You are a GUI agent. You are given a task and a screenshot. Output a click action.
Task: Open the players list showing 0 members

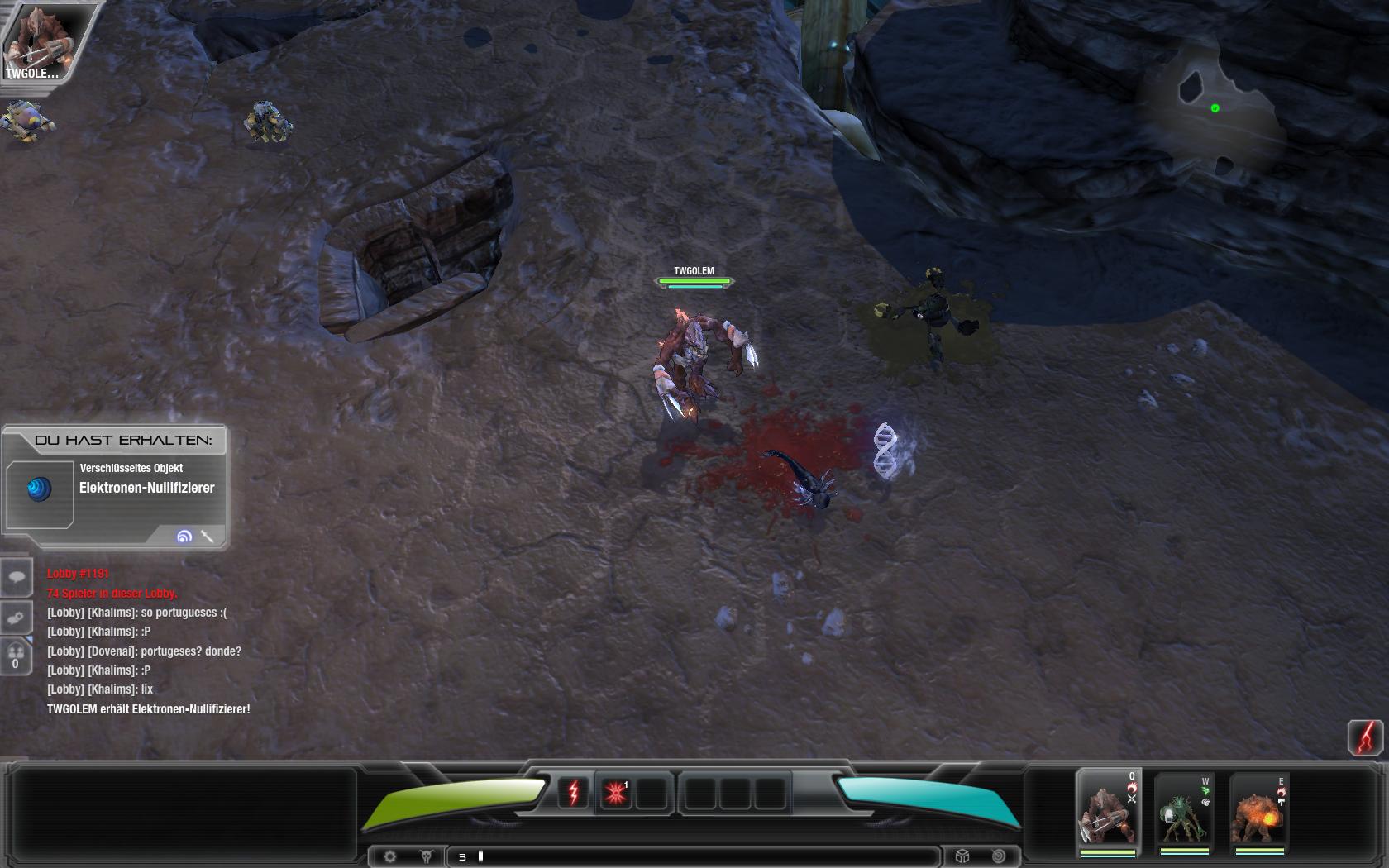pos(17,656)
